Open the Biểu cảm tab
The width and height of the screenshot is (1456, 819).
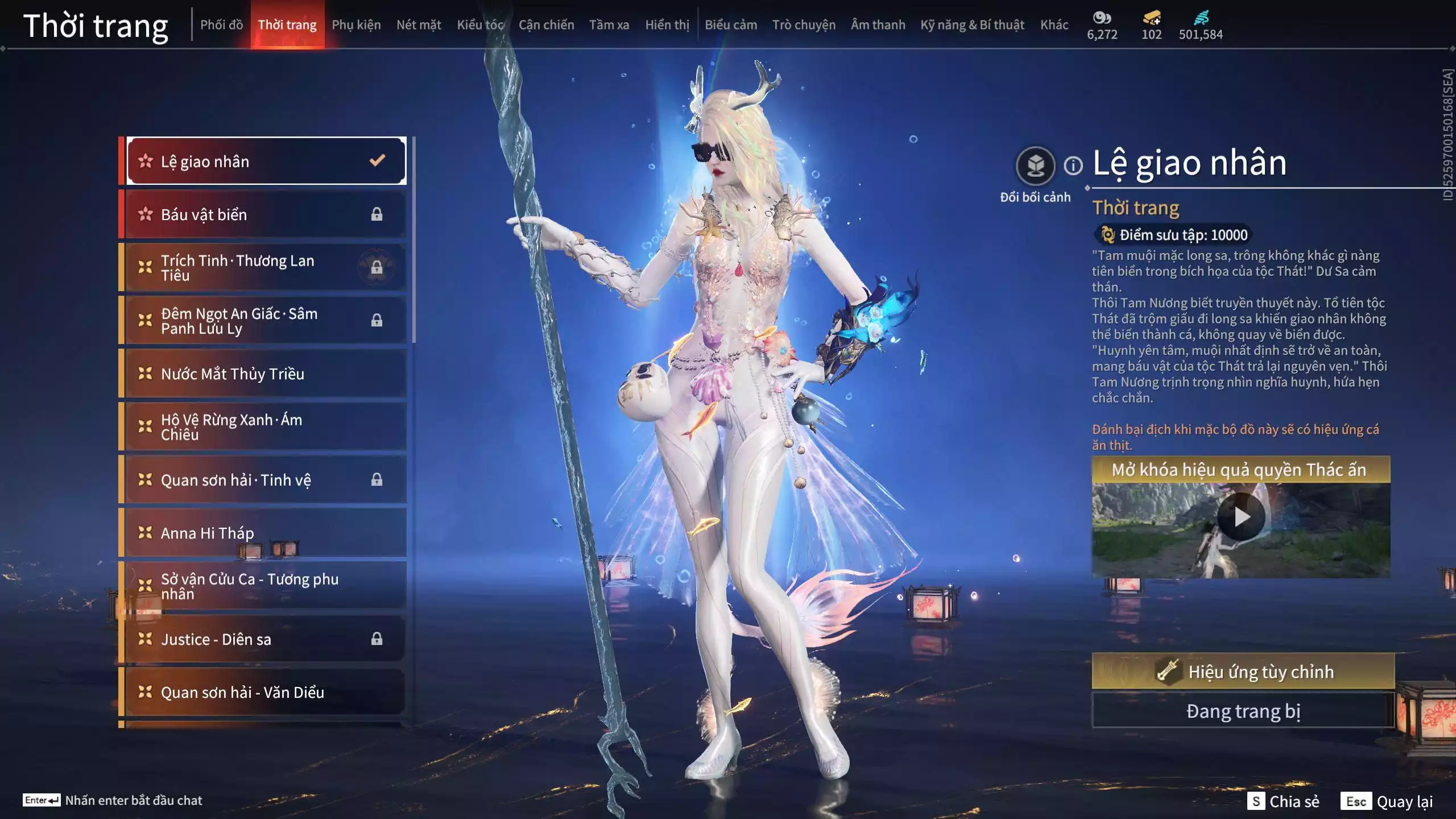730,25
